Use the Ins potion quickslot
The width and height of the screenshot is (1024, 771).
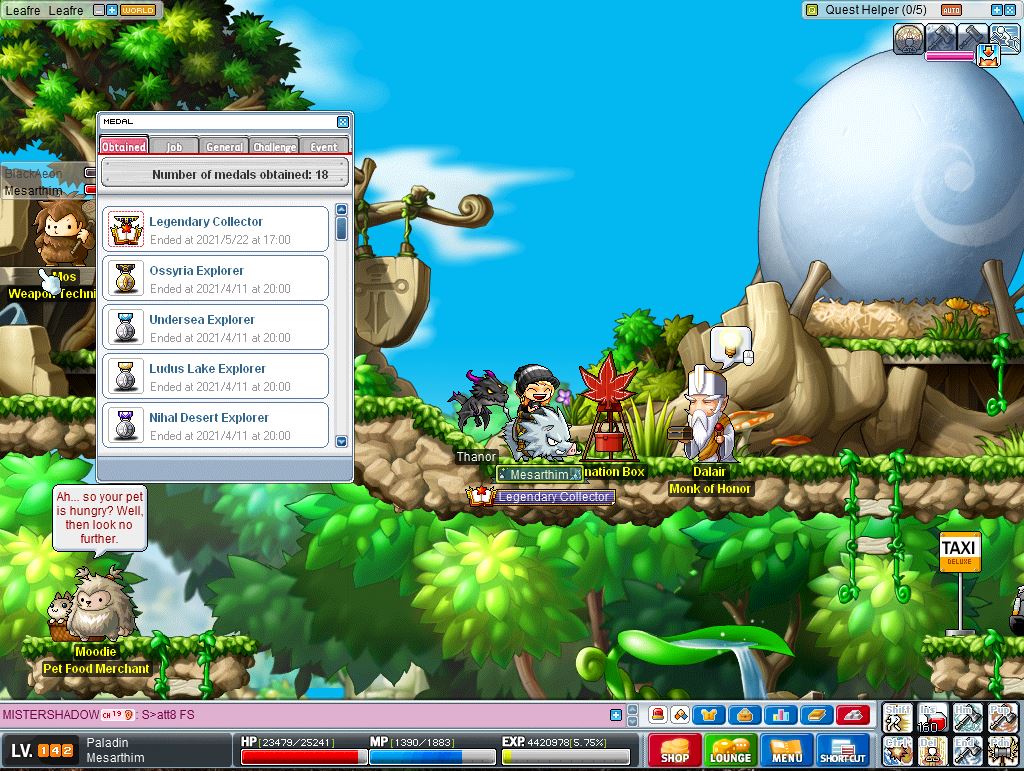click(x=932, y=717)
